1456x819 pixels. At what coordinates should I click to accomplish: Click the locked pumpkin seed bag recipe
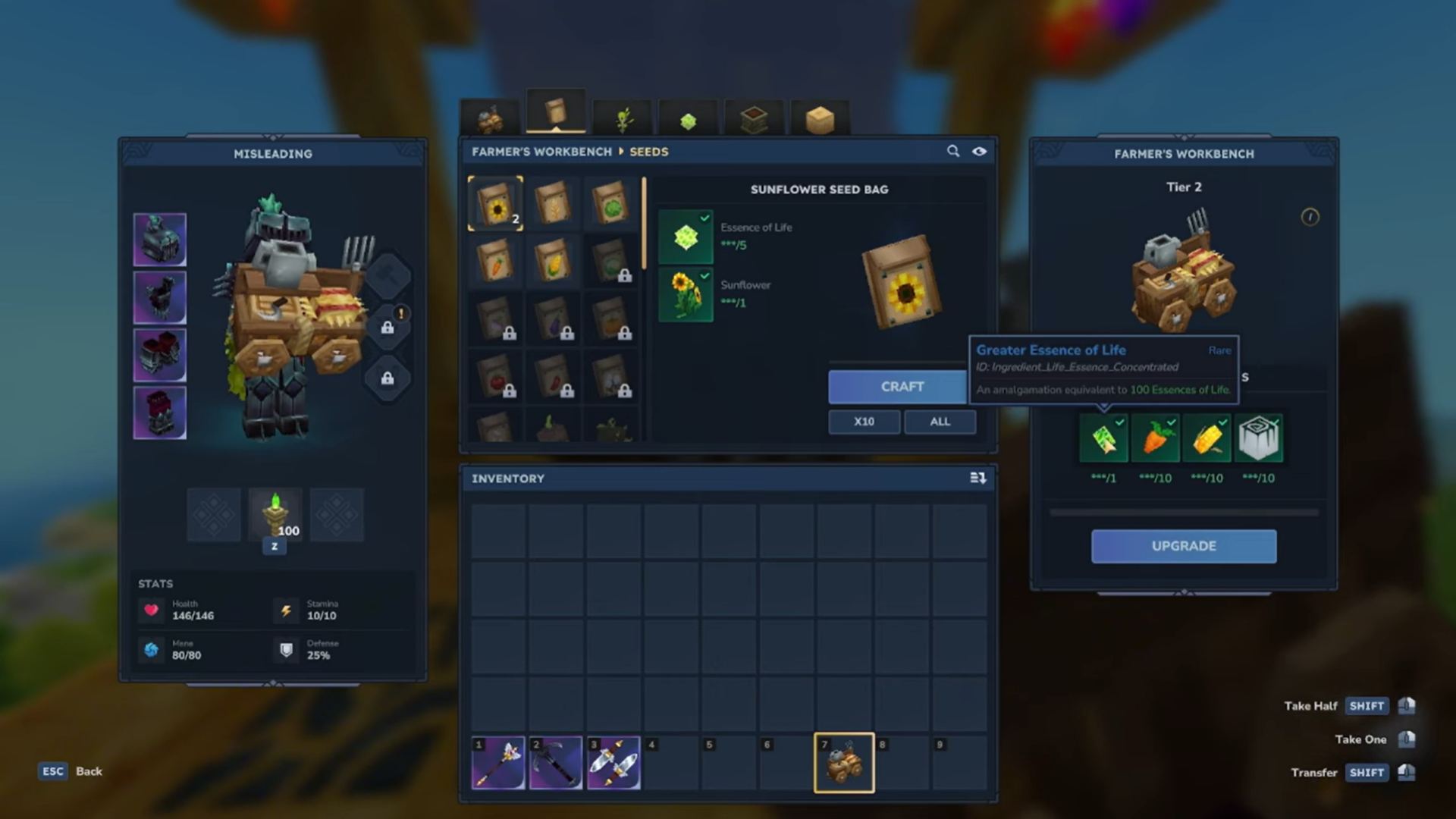click(610, 320)
